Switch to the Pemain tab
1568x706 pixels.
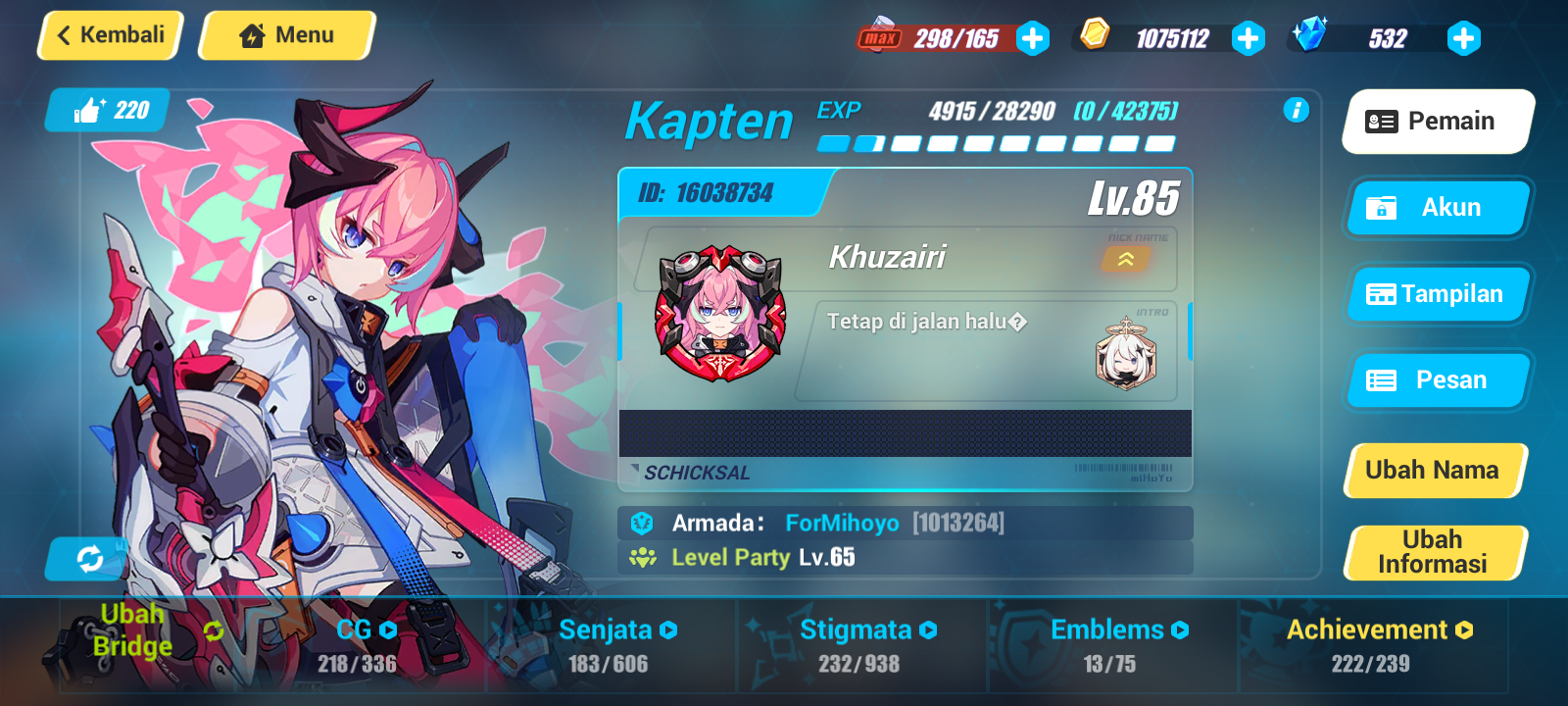[1436, 121]
